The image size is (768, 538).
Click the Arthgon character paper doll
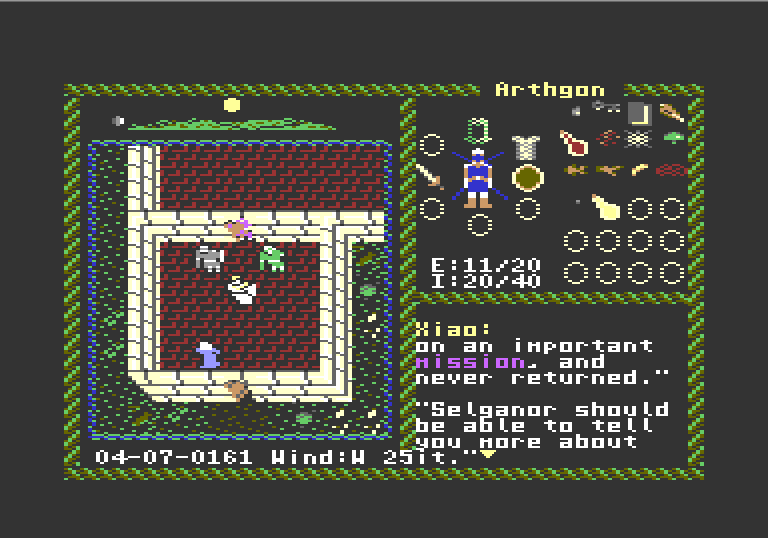click(479, 178)
